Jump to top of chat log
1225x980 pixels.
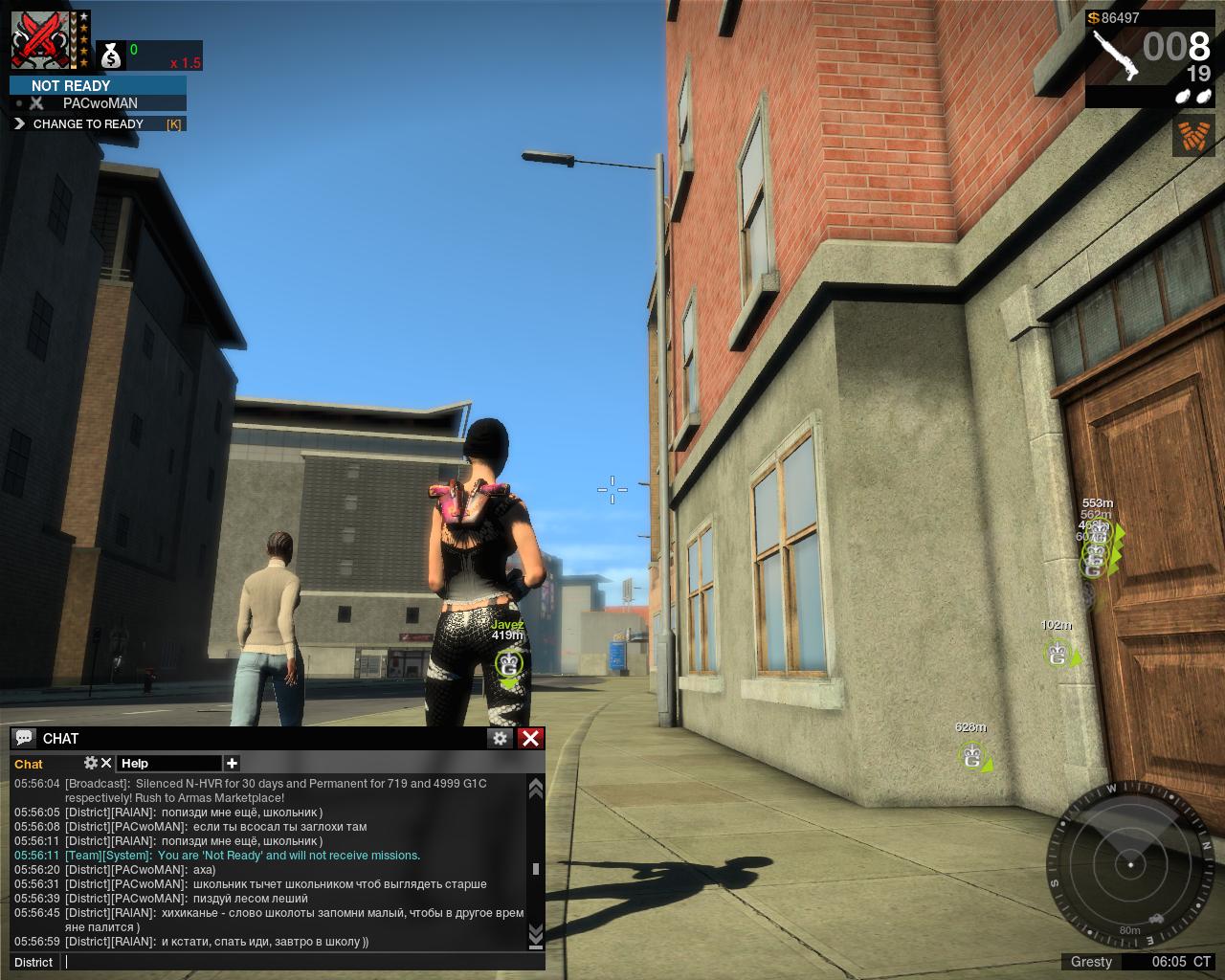tap(535, 788)
